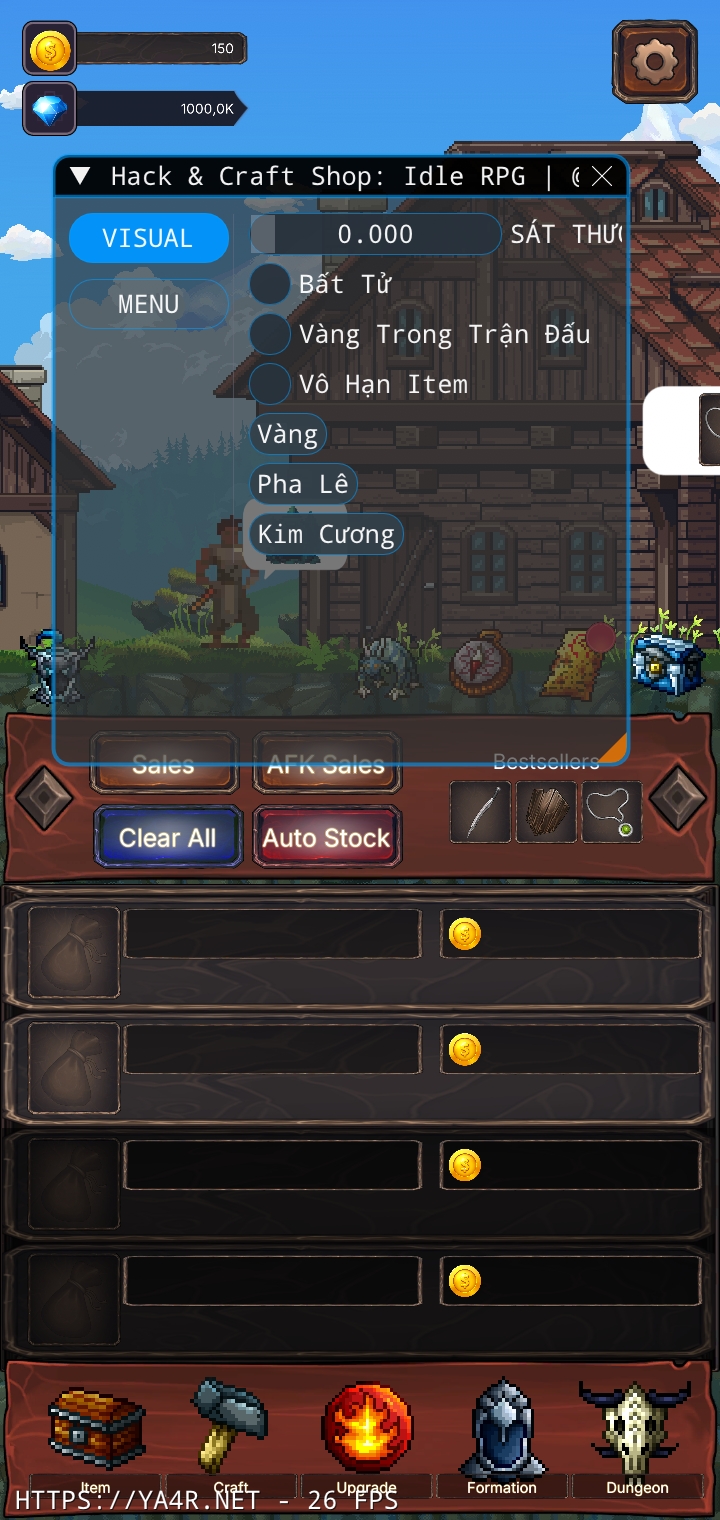The height and width of the screenshot is (1520, 720).
Task: Switch to the VISUAL tab
Action: (148, 238)
